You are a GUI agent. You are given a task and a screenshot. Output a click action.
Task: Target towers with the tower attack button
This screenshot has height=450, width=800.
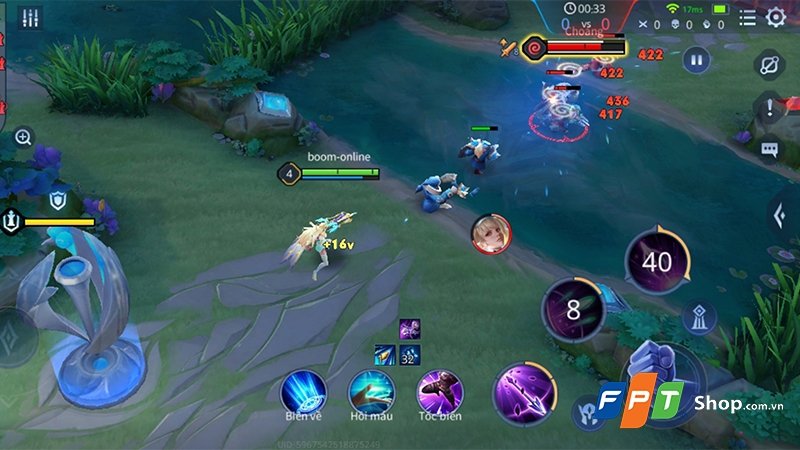click(x=700, y=319)
